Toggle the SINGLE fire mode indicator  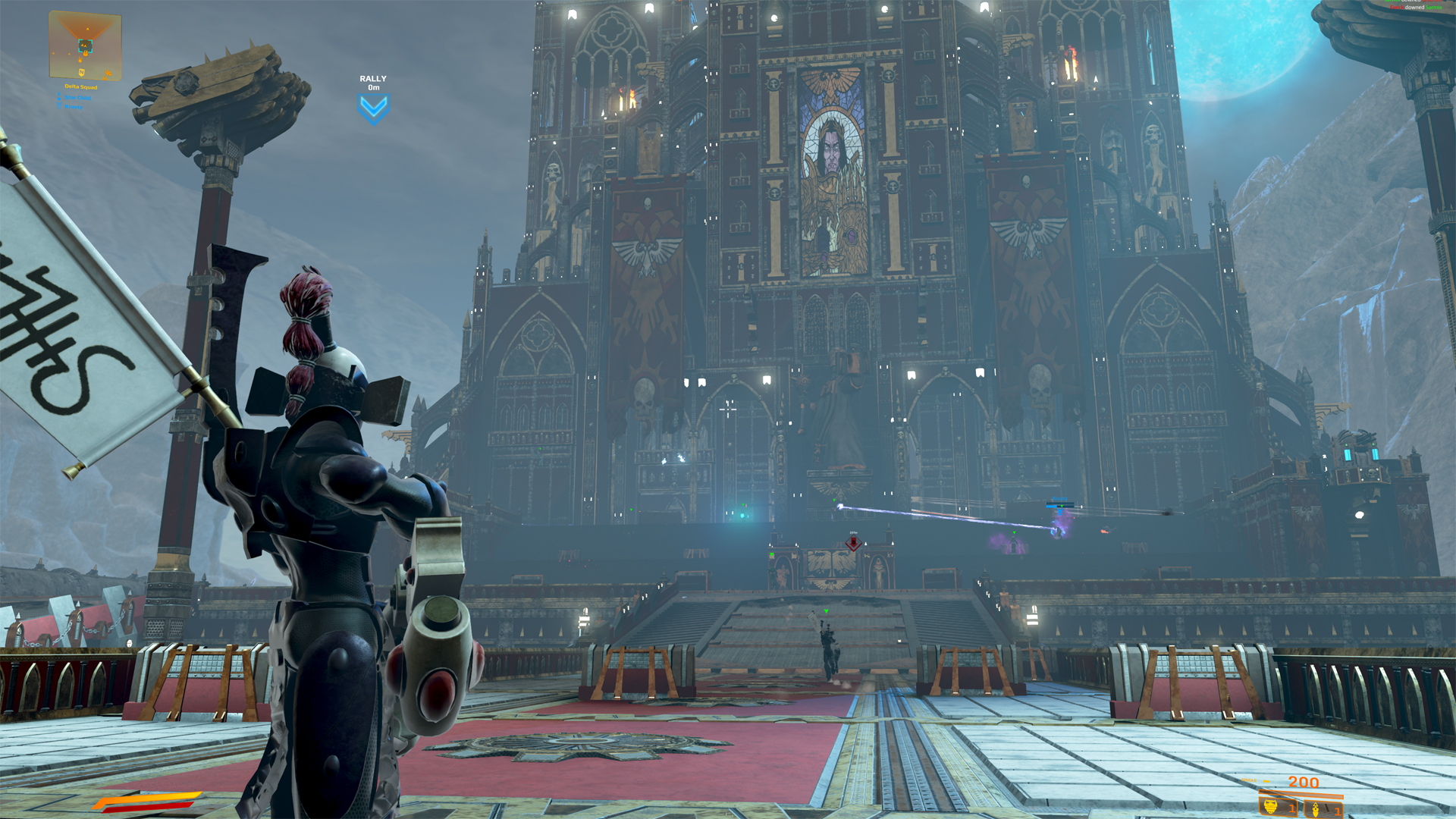click(1249, 780)
